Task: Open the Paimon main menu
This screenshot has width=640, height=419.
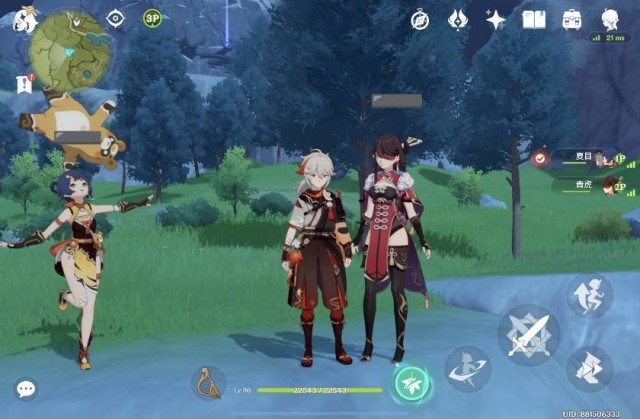Action: 23,17
